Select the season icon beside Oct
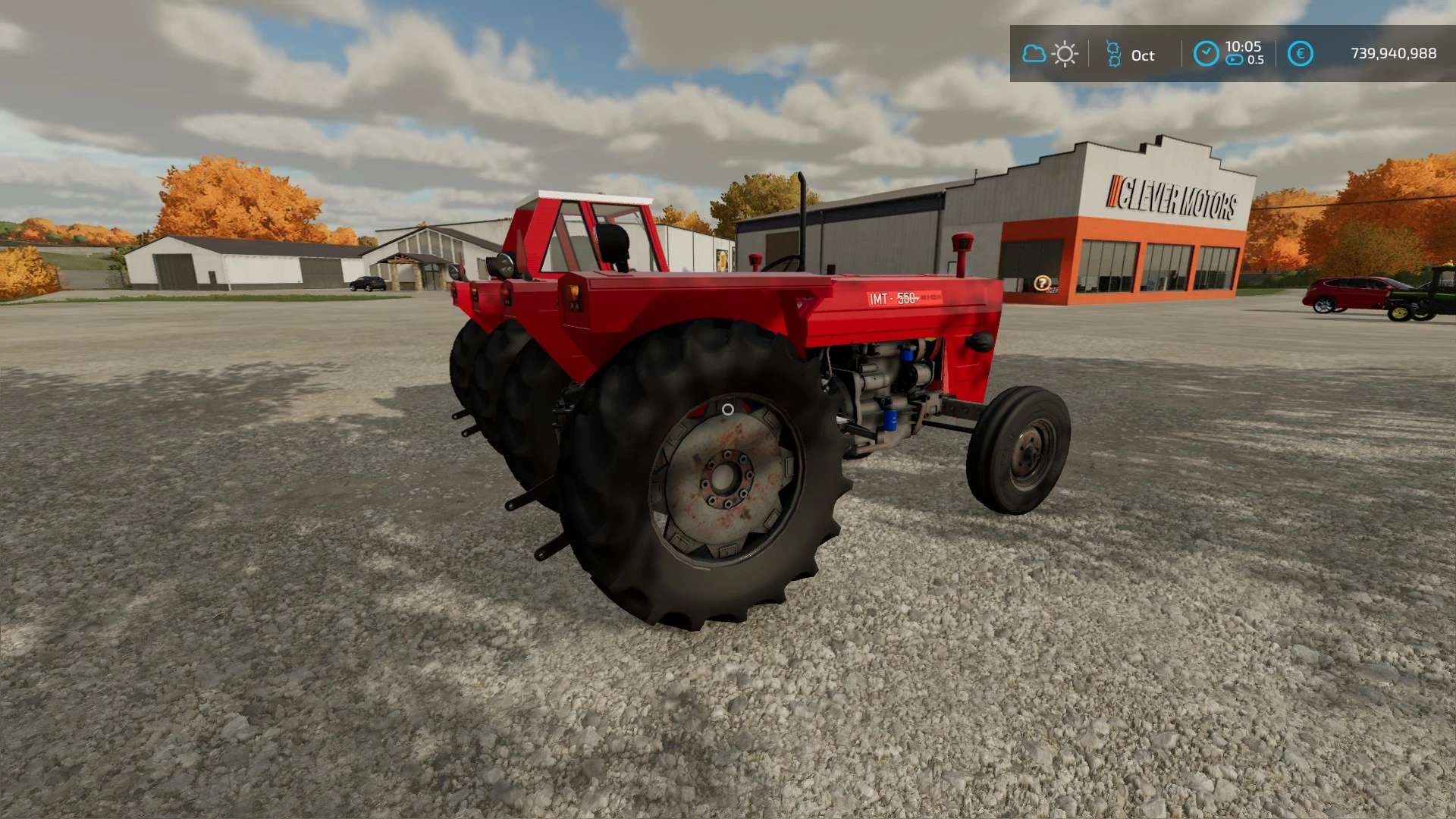 (x=1113, y=54)
